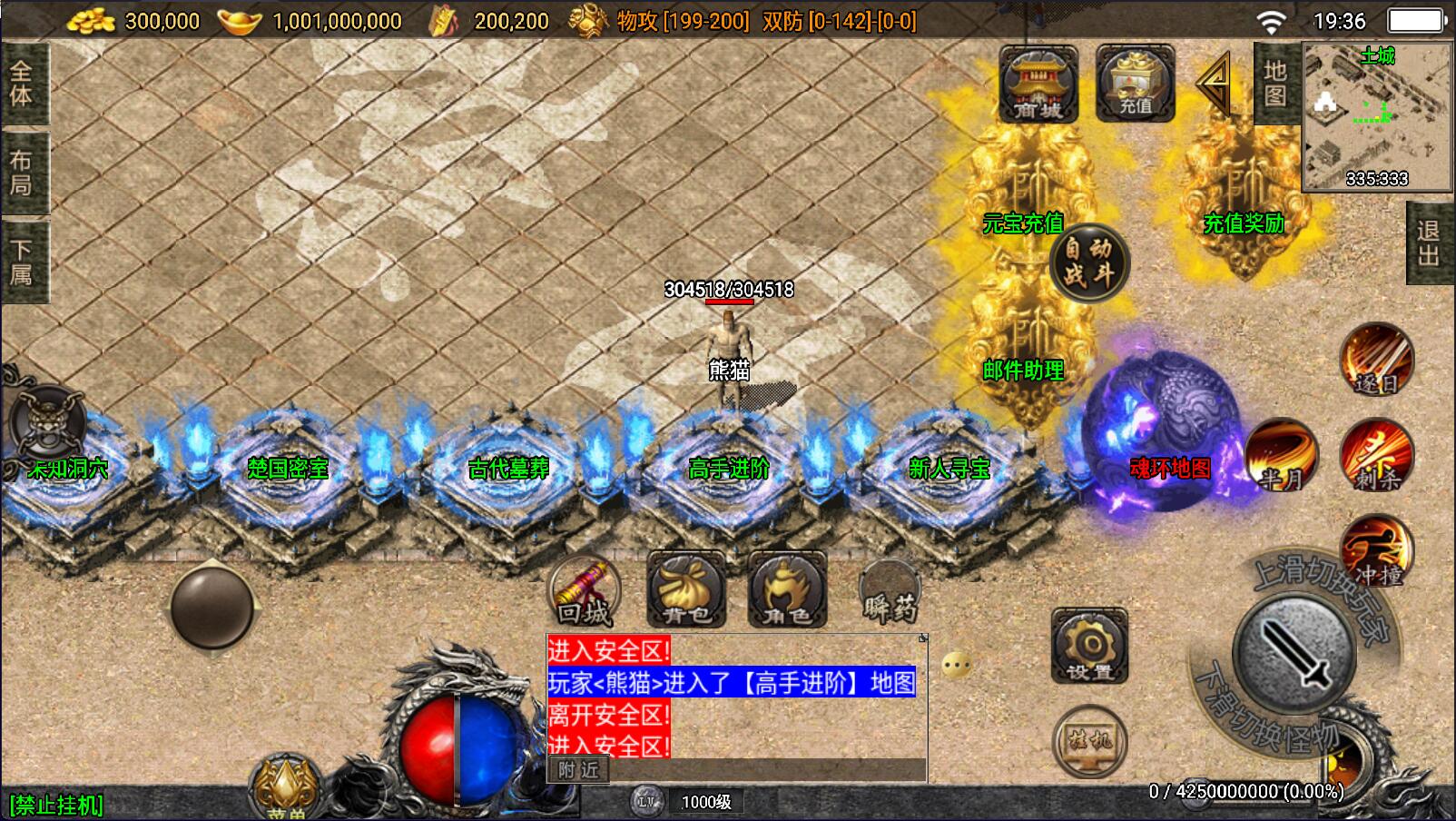Open the 地图 map tab
1456x821 pixels.
pyautogui.click(x=1275, y=83)
